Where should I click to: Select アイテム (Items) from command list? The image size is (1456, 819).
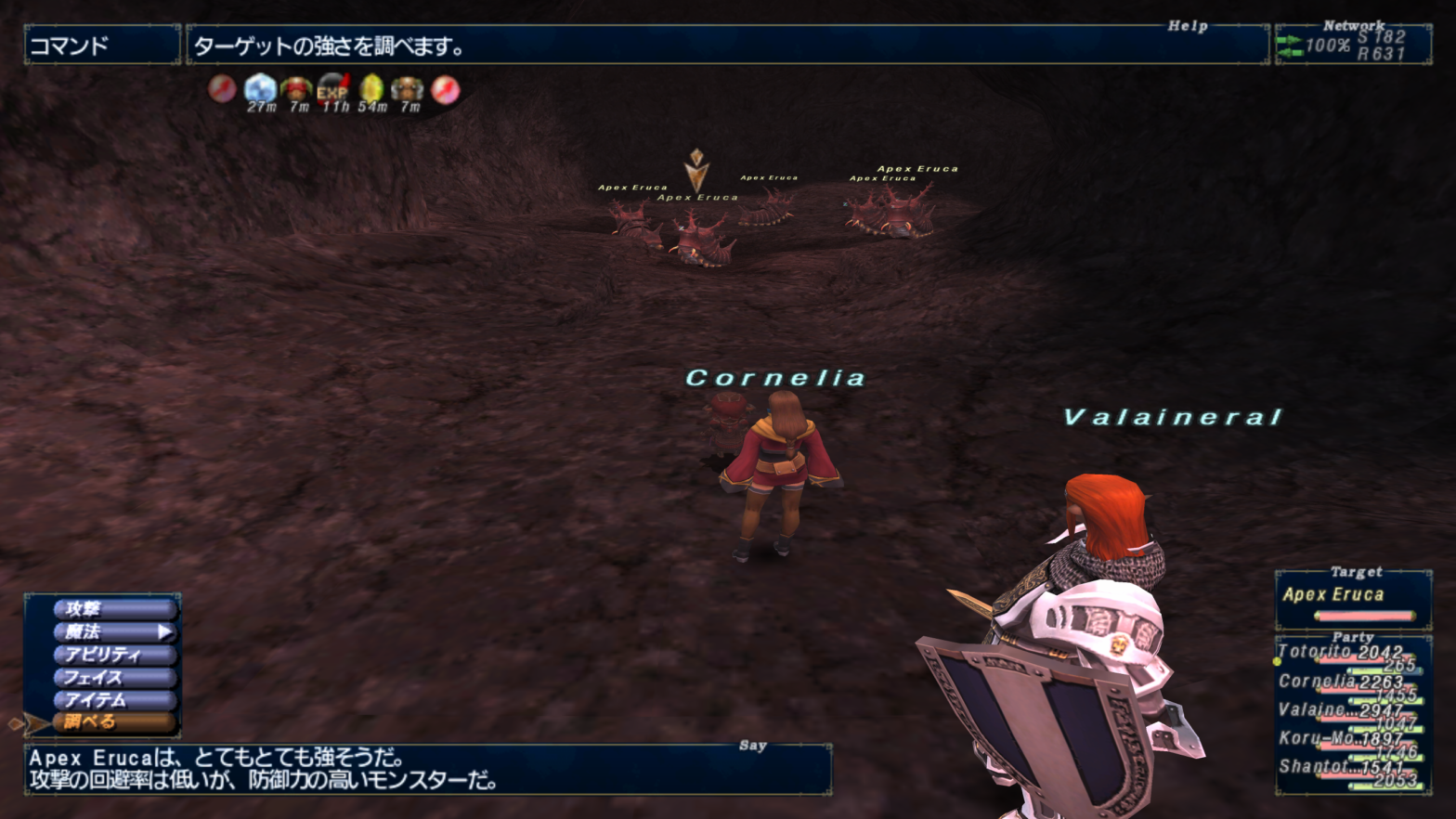[113, 700]
